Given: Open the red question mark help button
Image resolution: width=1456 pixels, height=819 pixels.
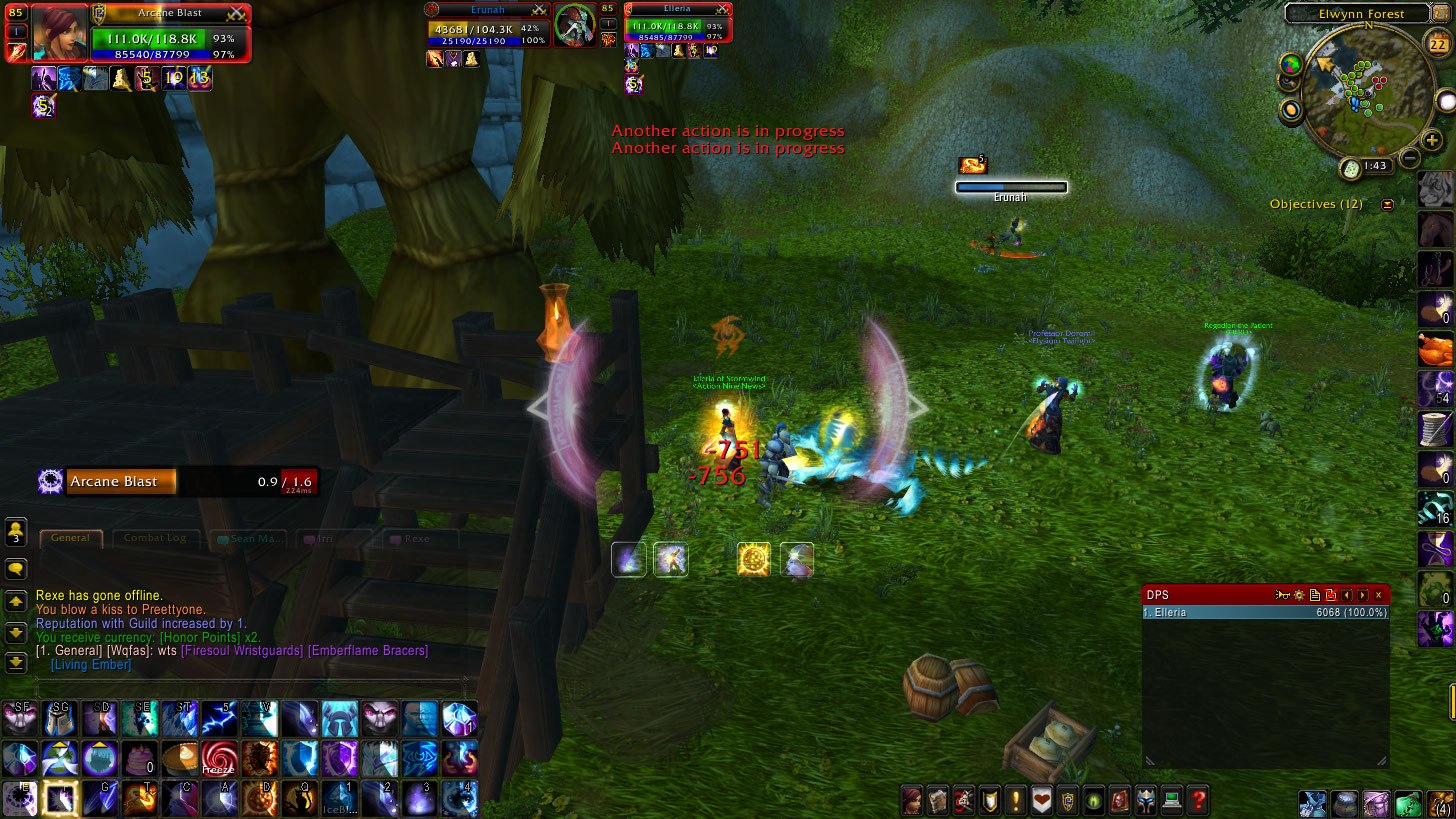Looking at the screenshot, I should click(1198, 800).
